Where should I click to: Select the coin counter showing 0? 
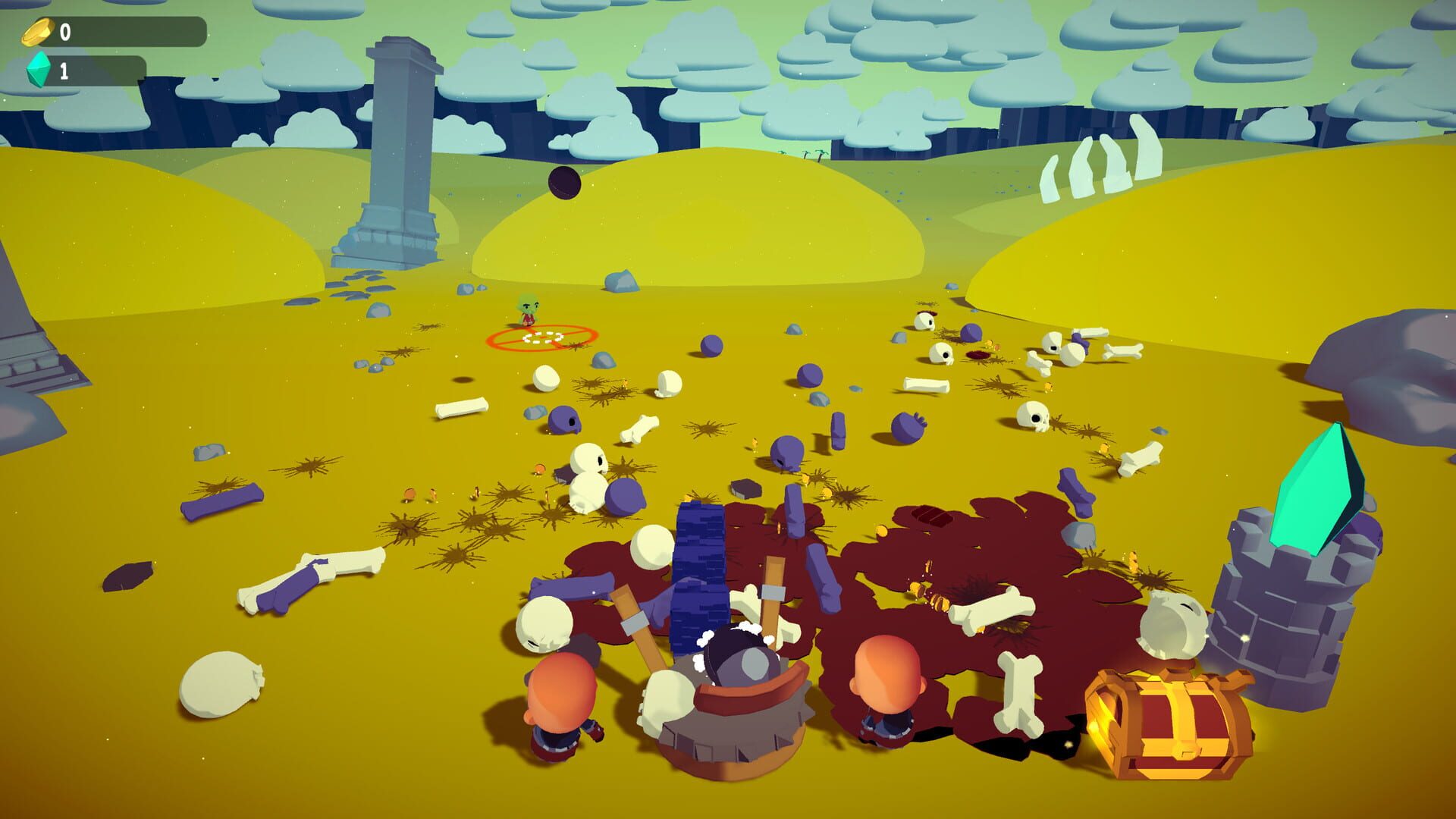click(x=64, y=32)
